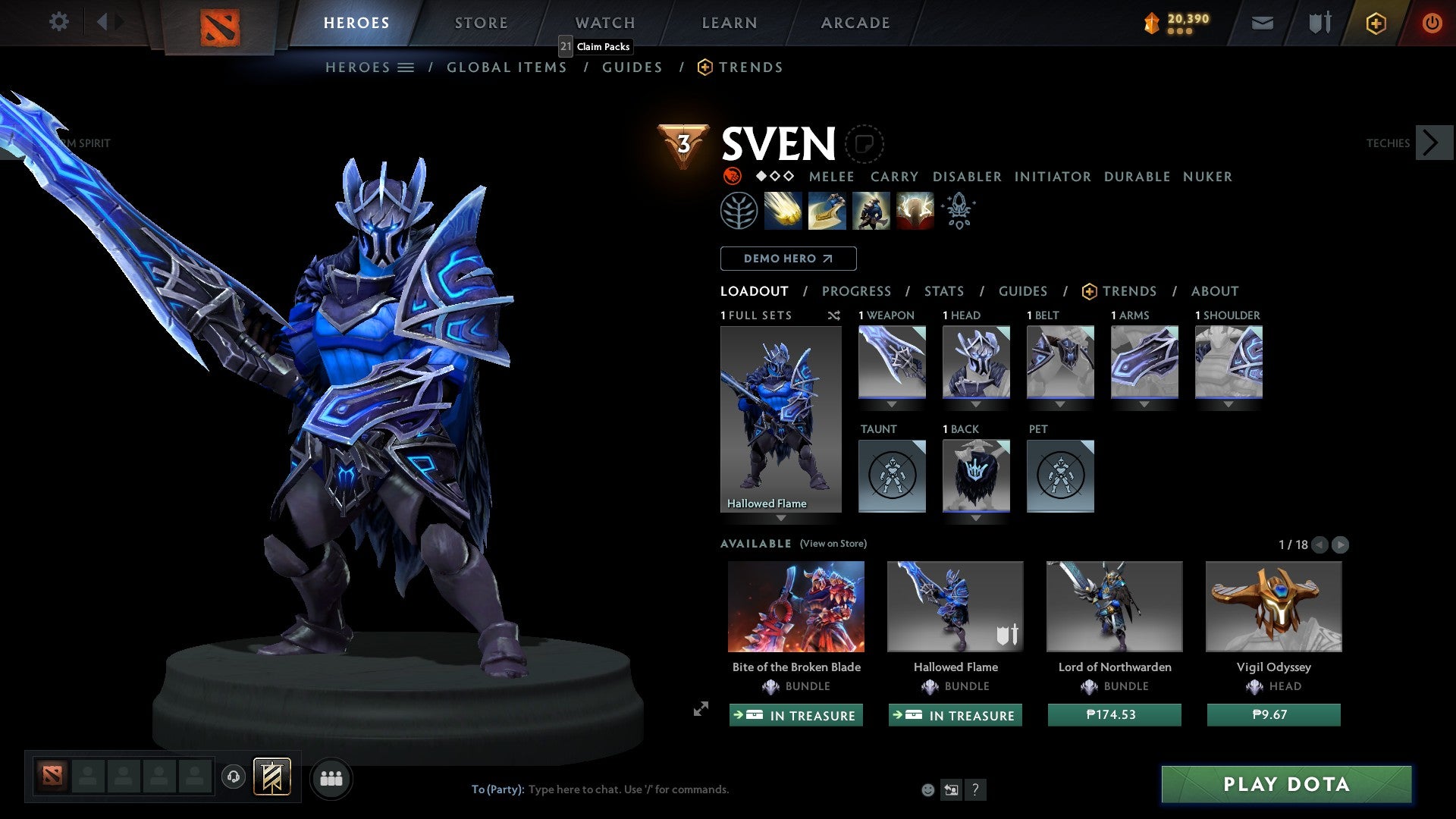Toggle the emoticon picker in chat bar
Screen dimensions: 1456x819
(x=927, y=789)
